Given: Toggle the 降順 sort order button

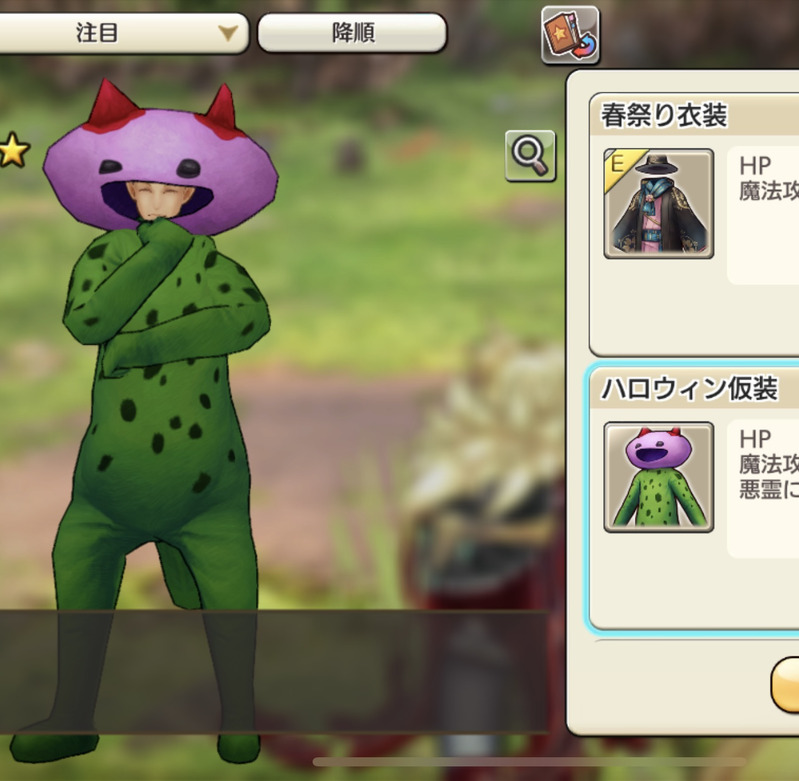Looking at the screenshot, I should click(x=352, y=33).
